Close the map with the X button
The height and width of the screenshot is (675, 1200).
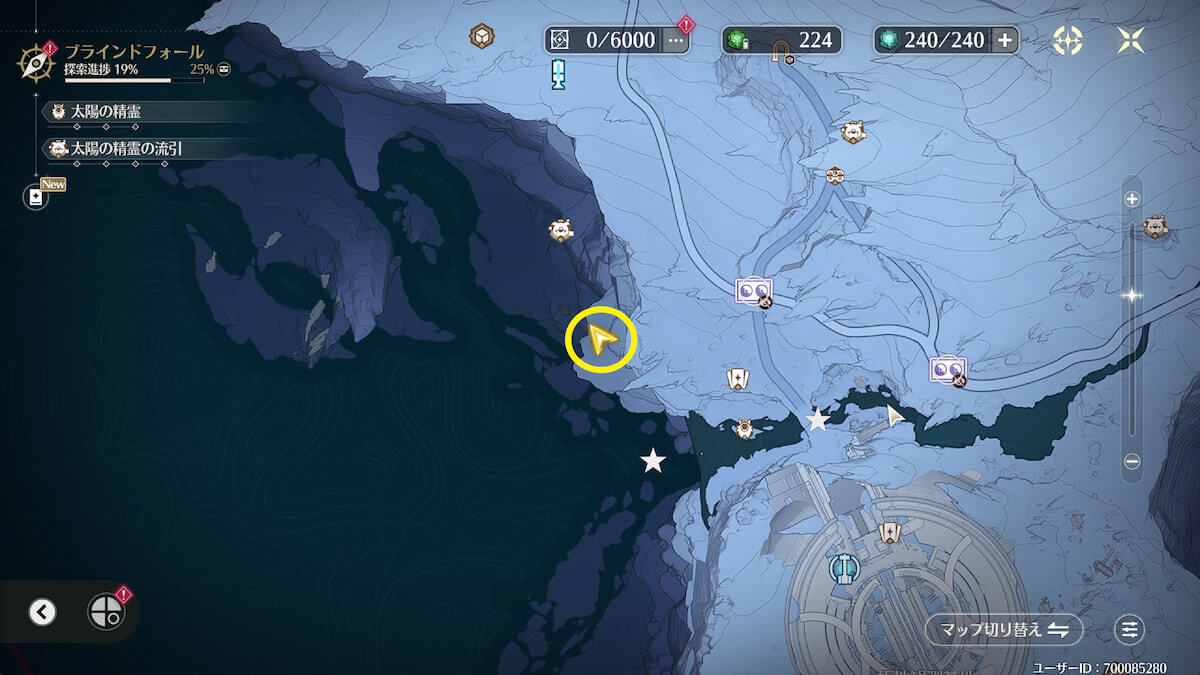(1132, 40)
